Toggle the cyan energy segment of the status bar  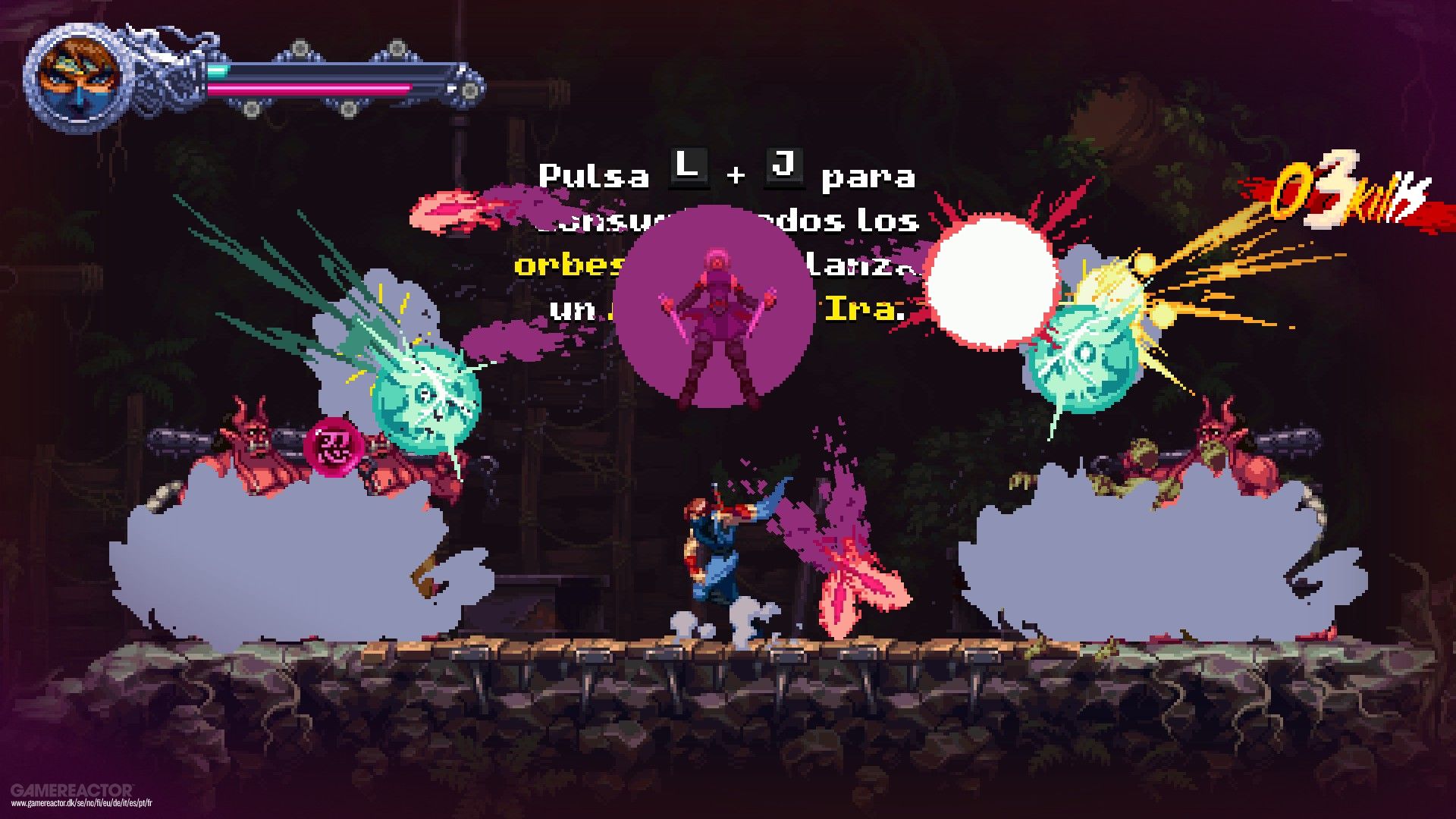pos(220,70)
